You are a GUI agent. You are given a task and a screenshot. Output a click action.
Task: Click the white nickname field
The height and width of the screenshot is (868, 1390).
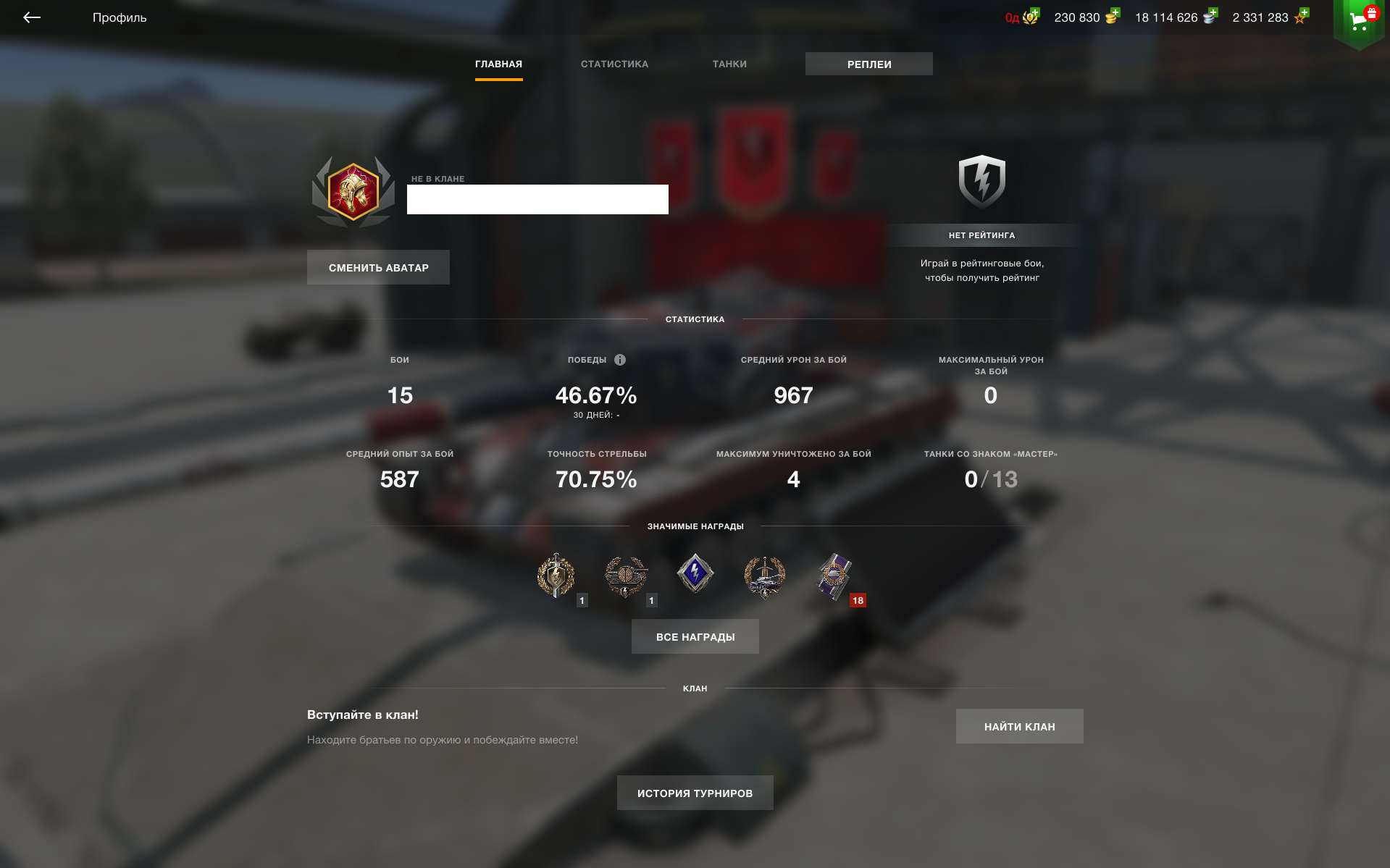click(537, 199)
